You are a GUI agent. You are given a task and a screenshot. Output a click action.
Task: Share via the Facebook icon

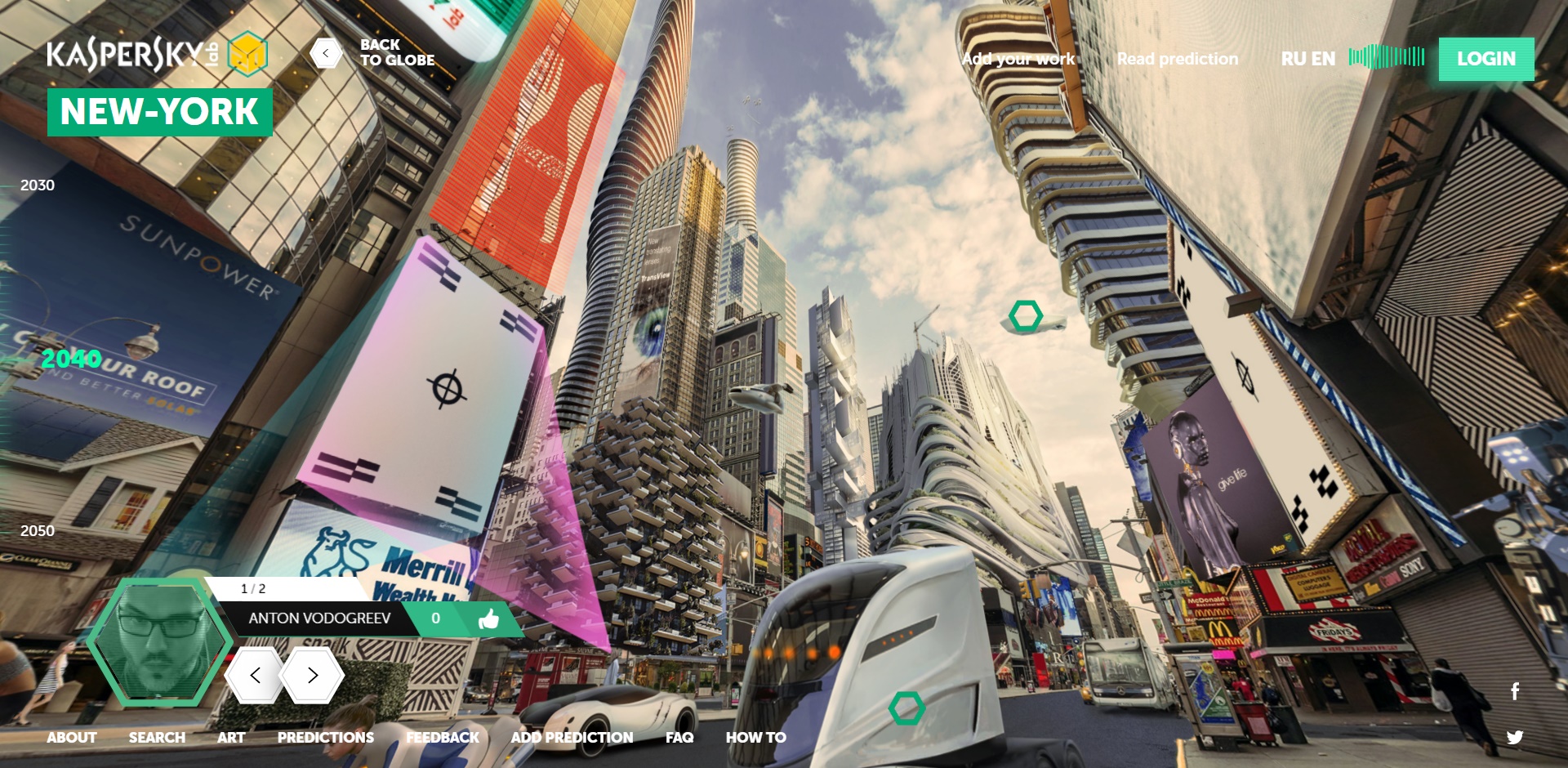coord(1515,691)
